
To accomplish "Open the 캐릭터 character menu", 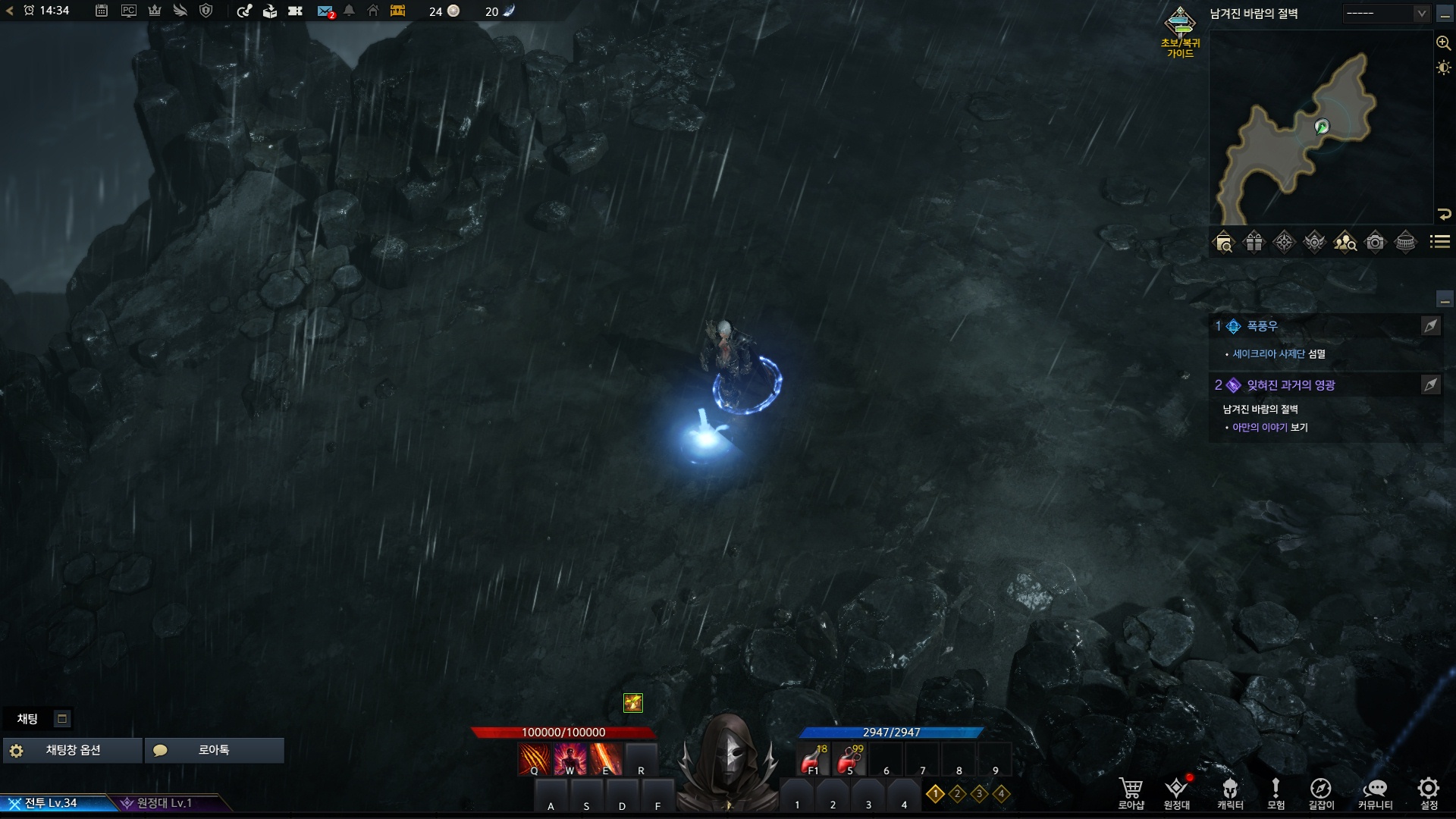I will point(1230,792).
